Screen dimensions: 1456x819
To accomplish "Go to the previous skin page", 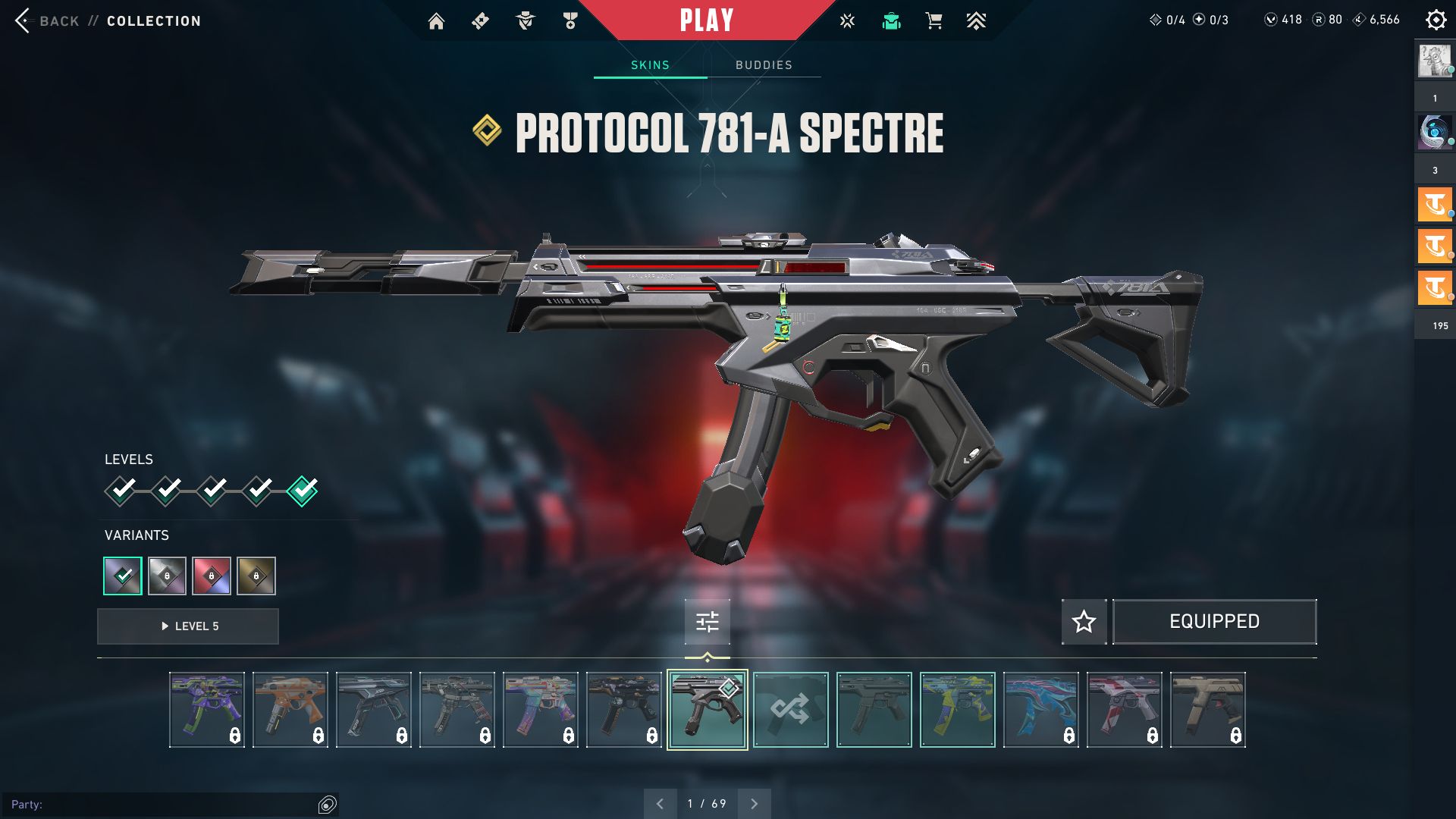I will pyautogui.click(x=660, y=804).
